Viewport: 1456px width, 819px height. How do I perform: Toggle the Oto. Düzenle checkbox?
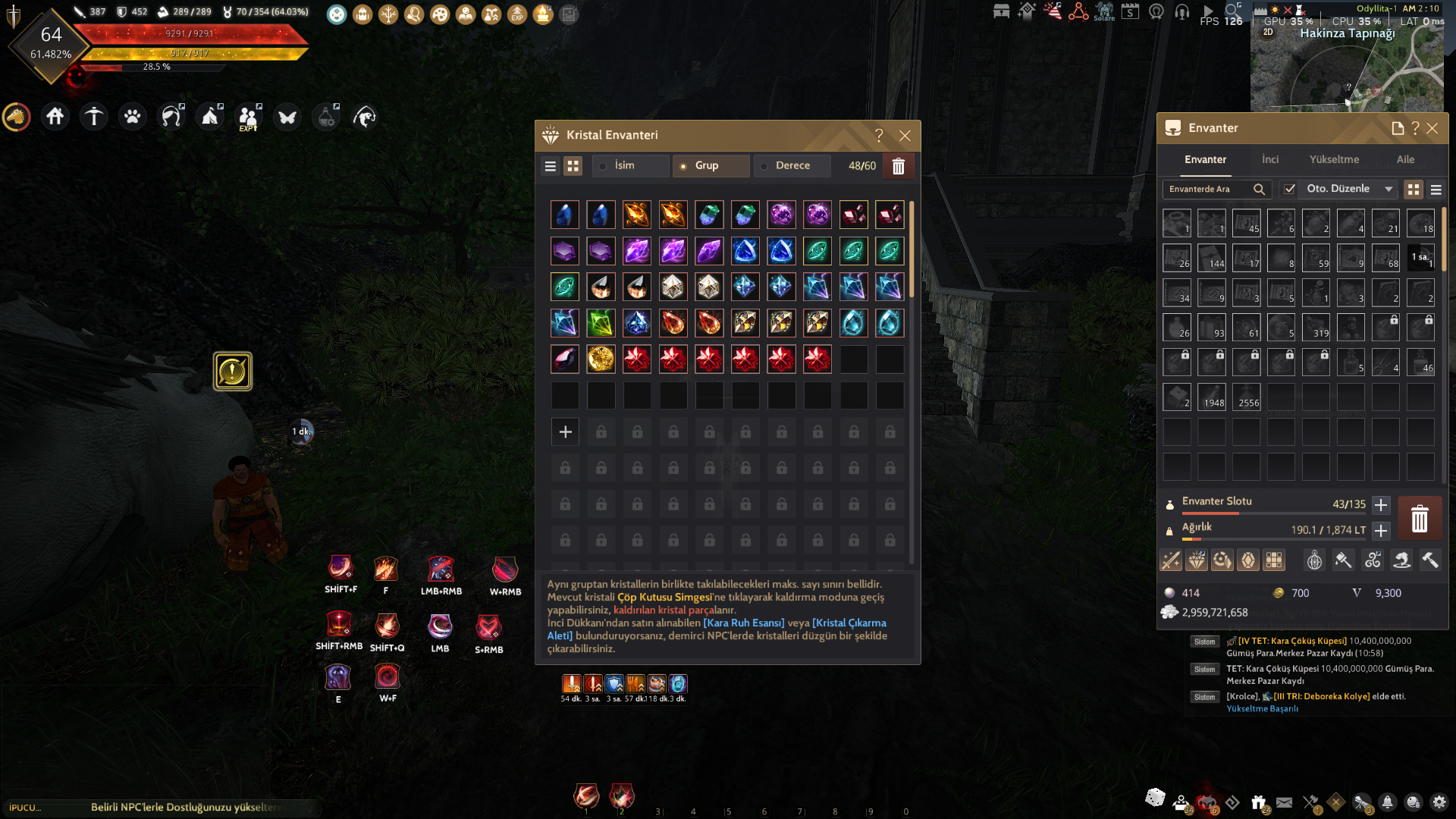point(1290,189)
